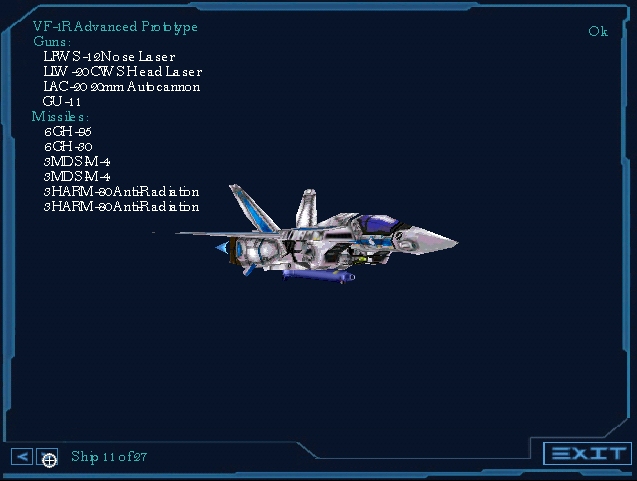Confirm with the Ok button

[598, 31]
